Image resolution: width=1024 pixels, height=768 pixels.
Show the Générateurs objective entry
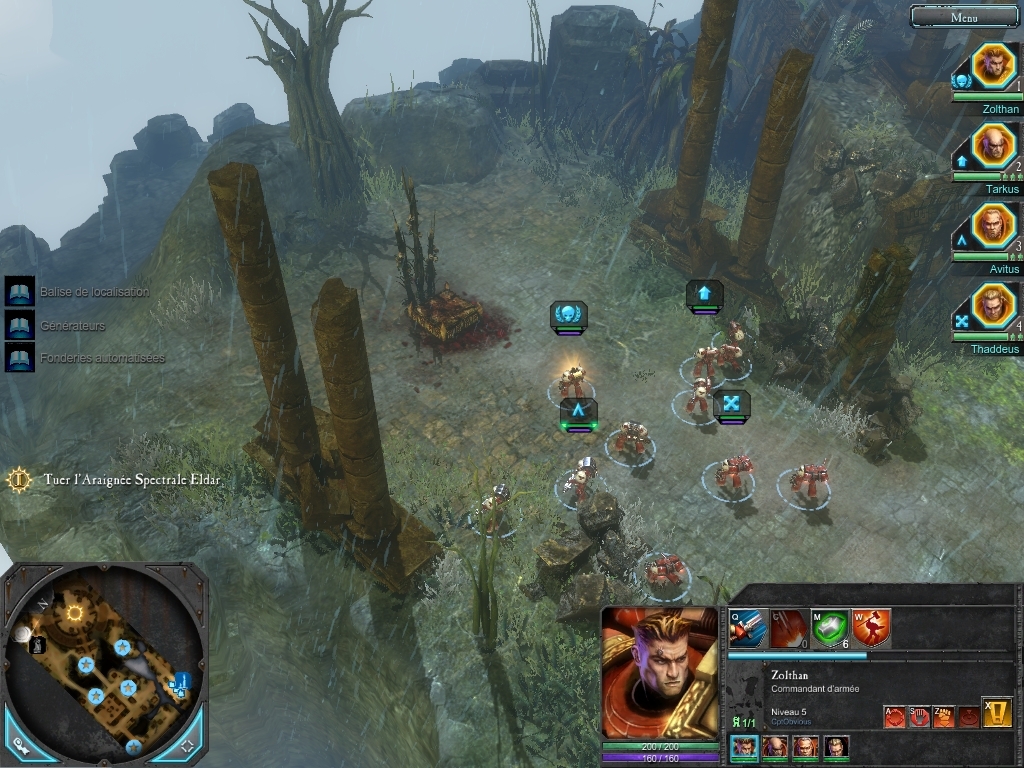(20, 325)
